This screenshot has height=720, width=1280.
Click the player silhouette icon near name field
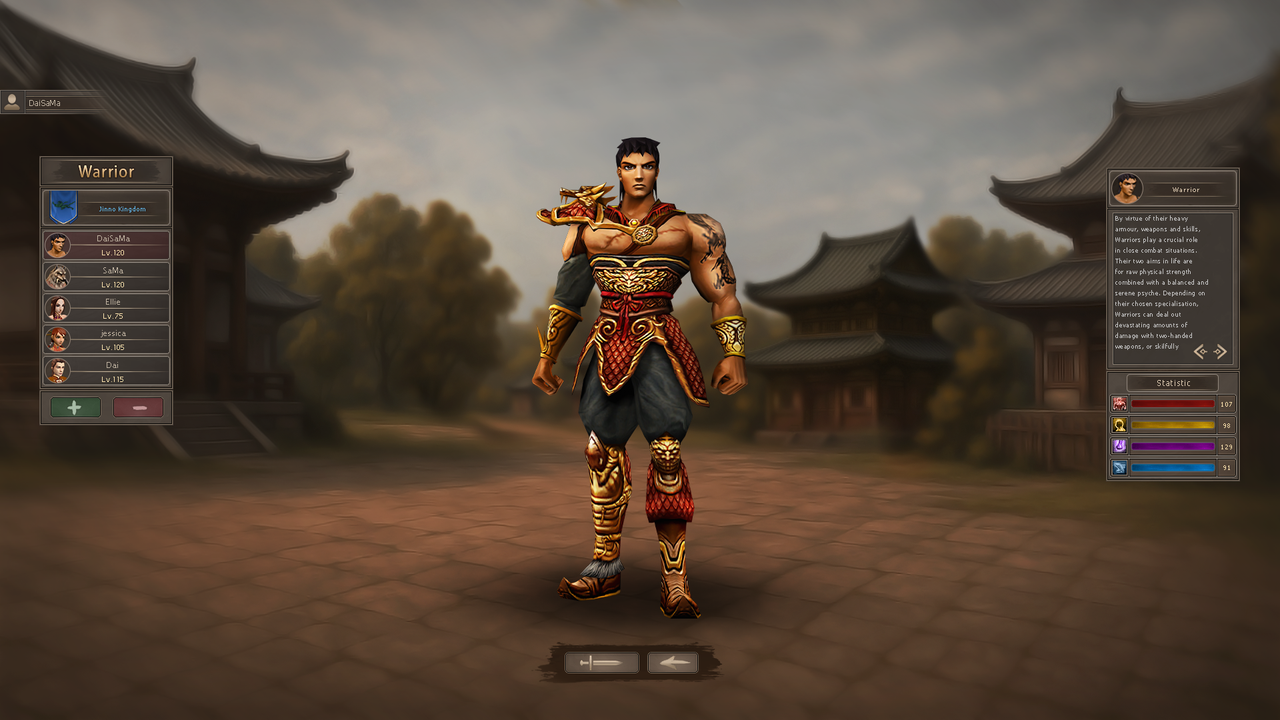coord(12,101)
